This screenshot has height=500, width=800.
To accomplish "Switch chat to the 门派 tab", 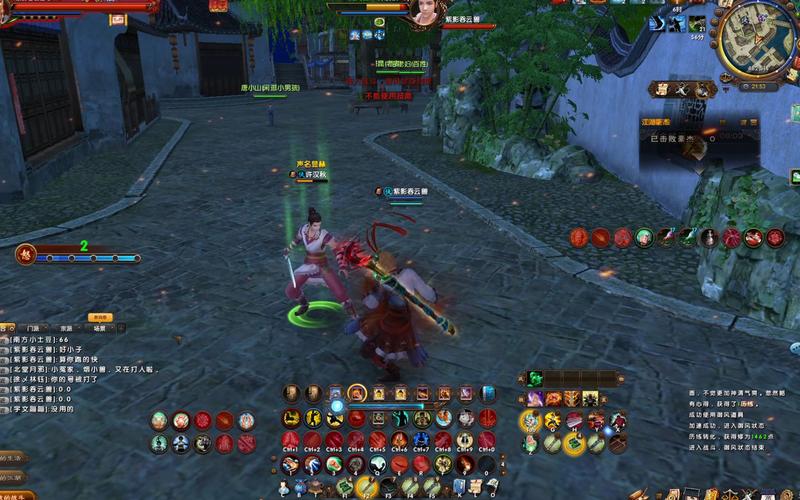I will [x=34, y=327].
